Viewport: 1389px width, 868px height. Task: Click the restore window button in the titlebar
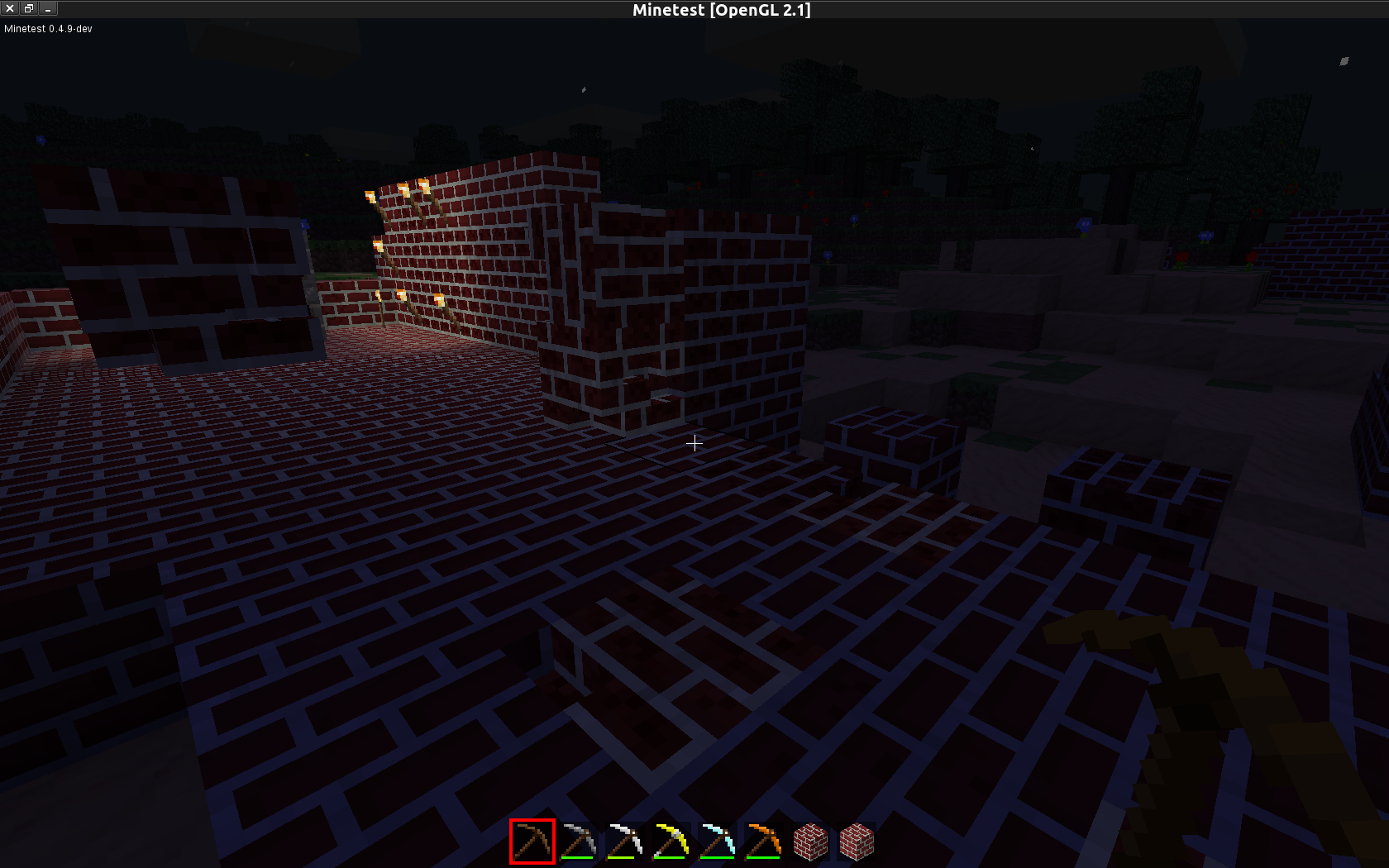[x=28, y=9]
